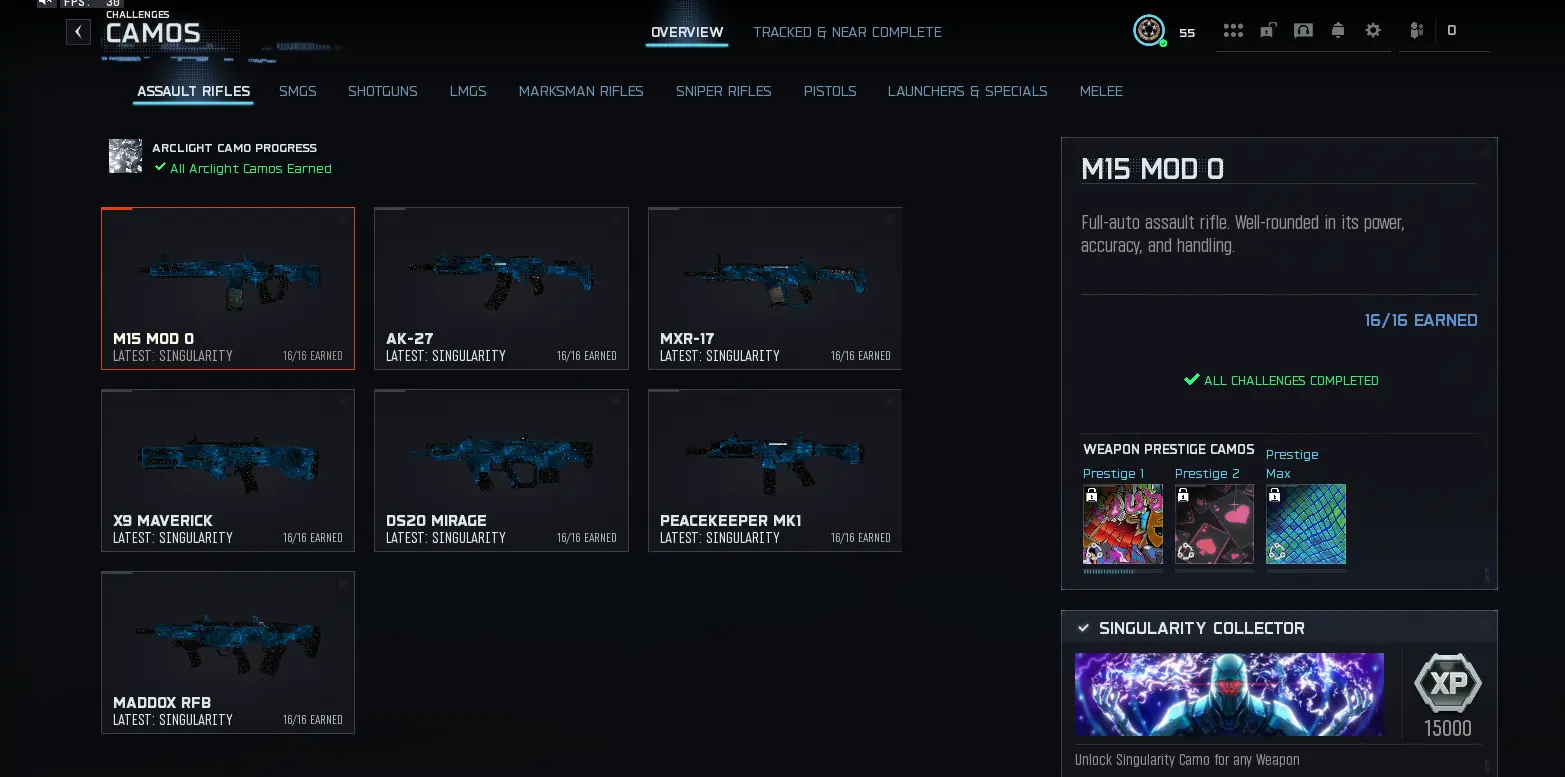Select the Sniper Rifles tab
1565x777 pixels.
723,91
